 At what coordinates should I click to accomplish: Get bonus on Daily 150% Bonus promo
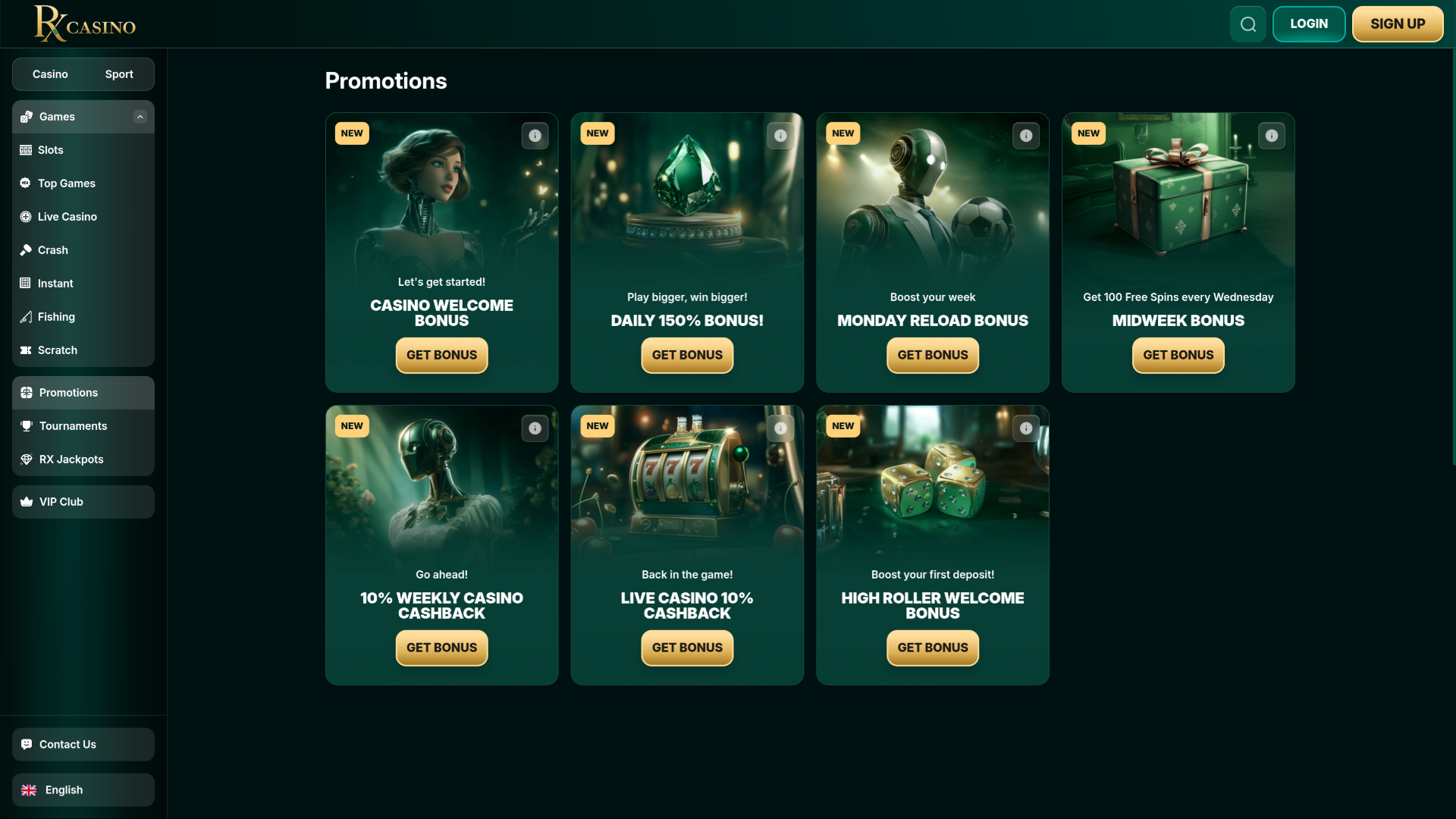click(x=686, y=355)
